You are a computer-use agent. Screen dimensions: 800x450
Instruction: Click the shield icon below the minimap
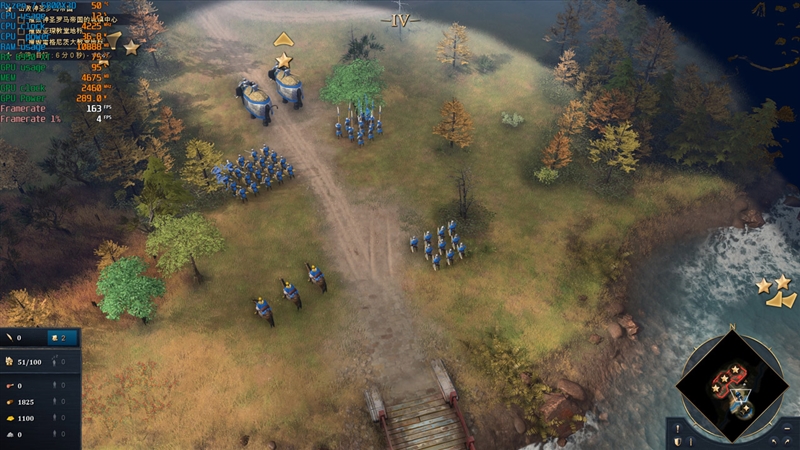click(677, 439)
